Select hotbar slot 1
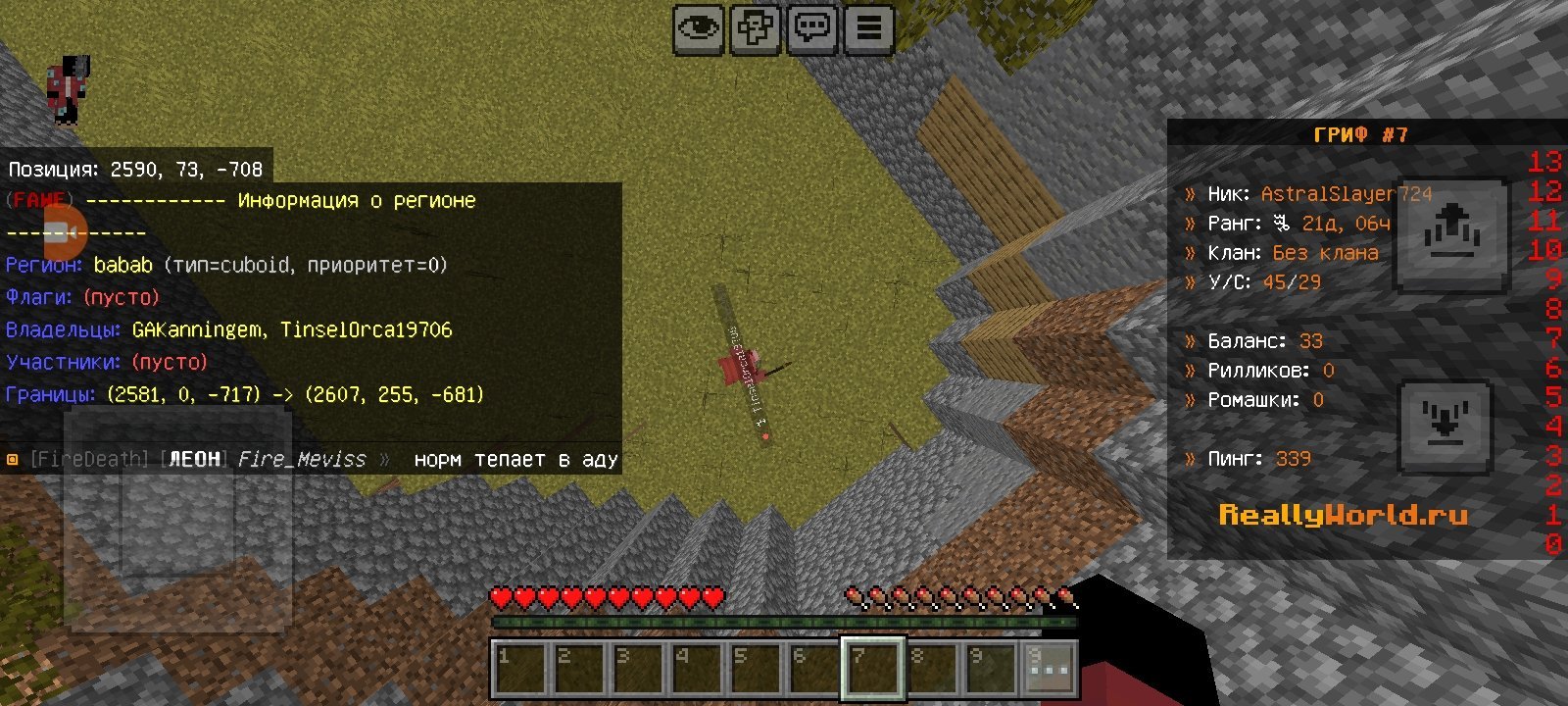 519,669
